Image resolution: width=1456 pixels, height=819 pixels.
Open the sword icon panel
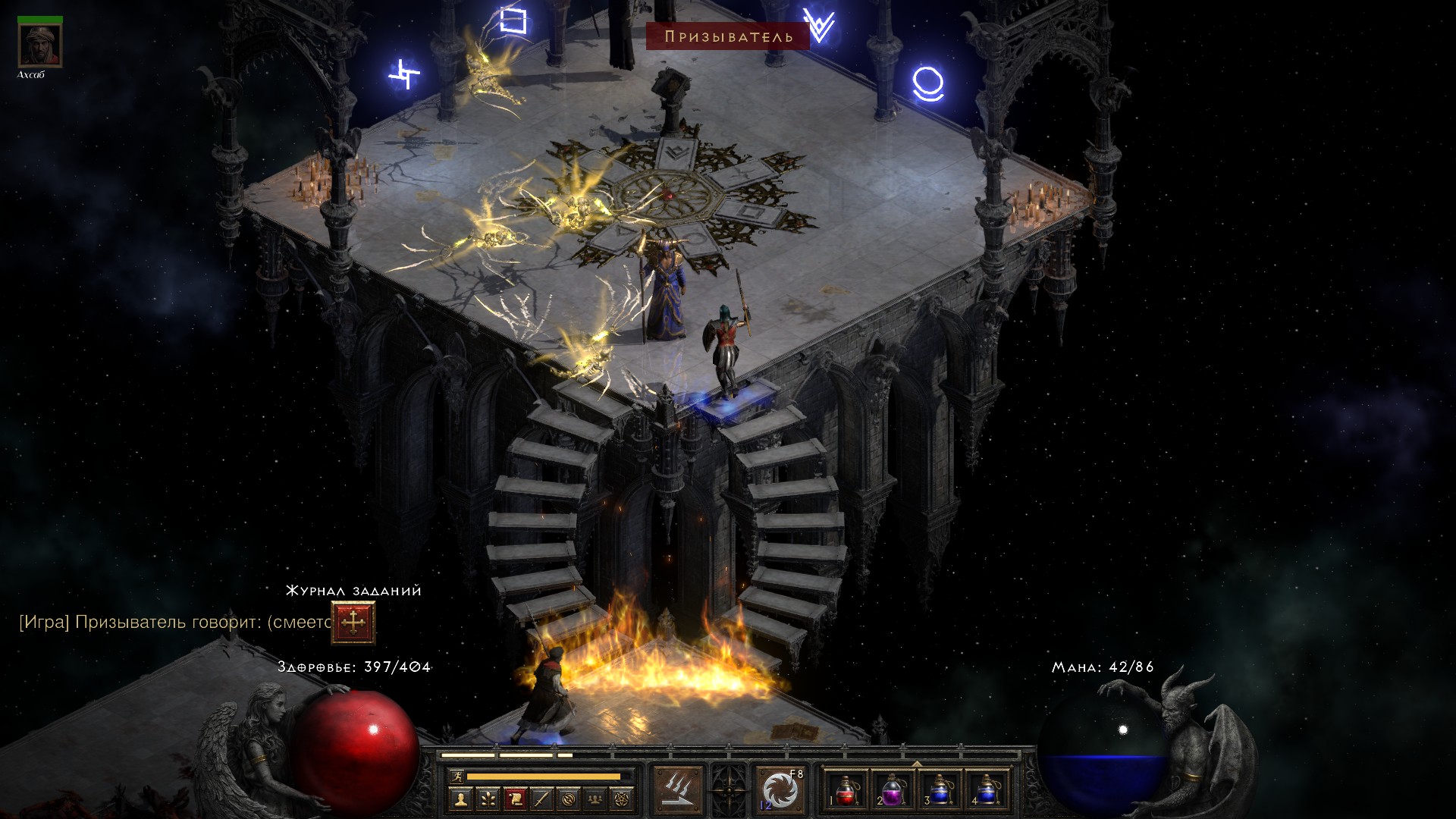(541, 799)
